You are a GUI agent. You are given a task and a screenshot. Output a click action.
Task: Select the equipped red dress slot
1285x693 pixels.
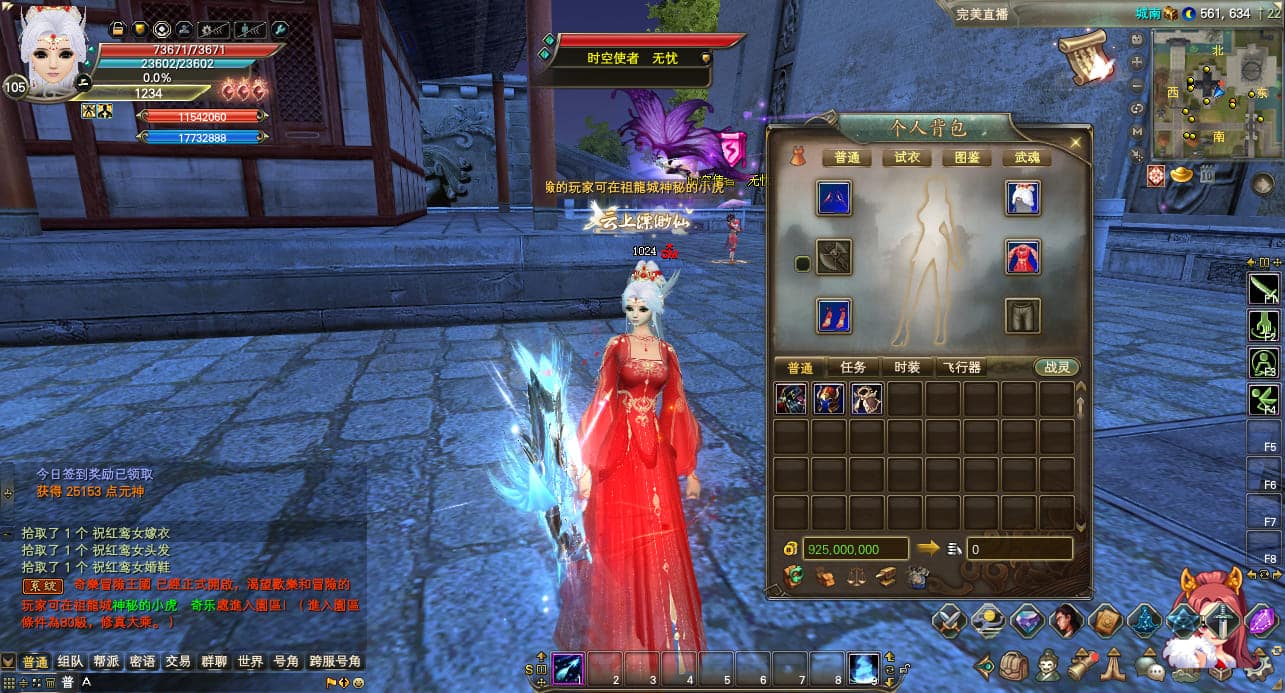[x=1023, y=257]
